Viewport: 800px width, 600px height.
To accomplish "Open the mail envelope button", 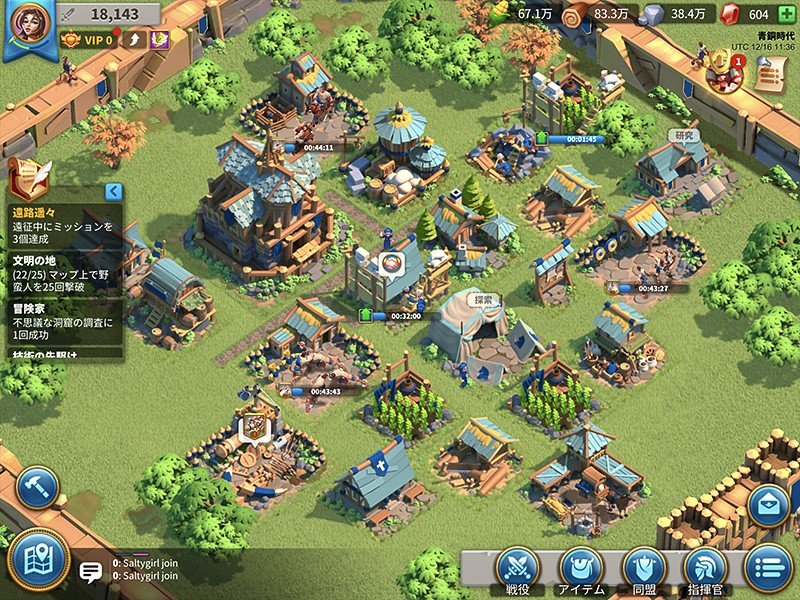I will pyautogui.click(x=769, y=505).
